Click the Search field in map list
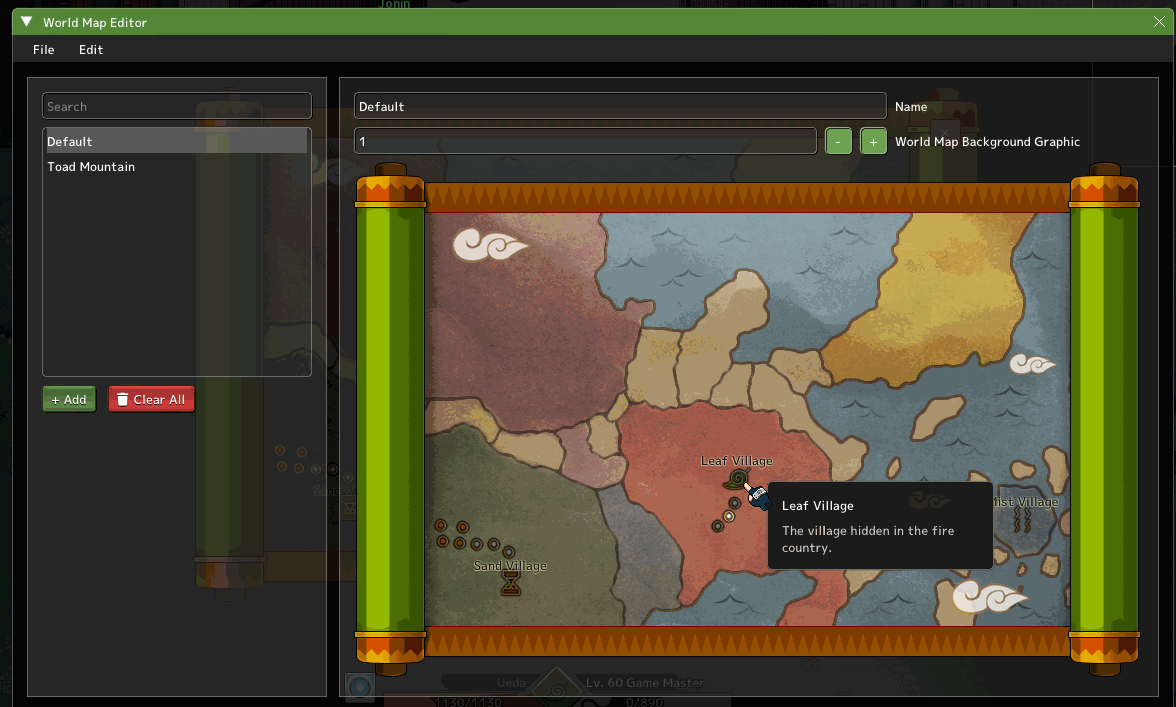 pos(177,106)
